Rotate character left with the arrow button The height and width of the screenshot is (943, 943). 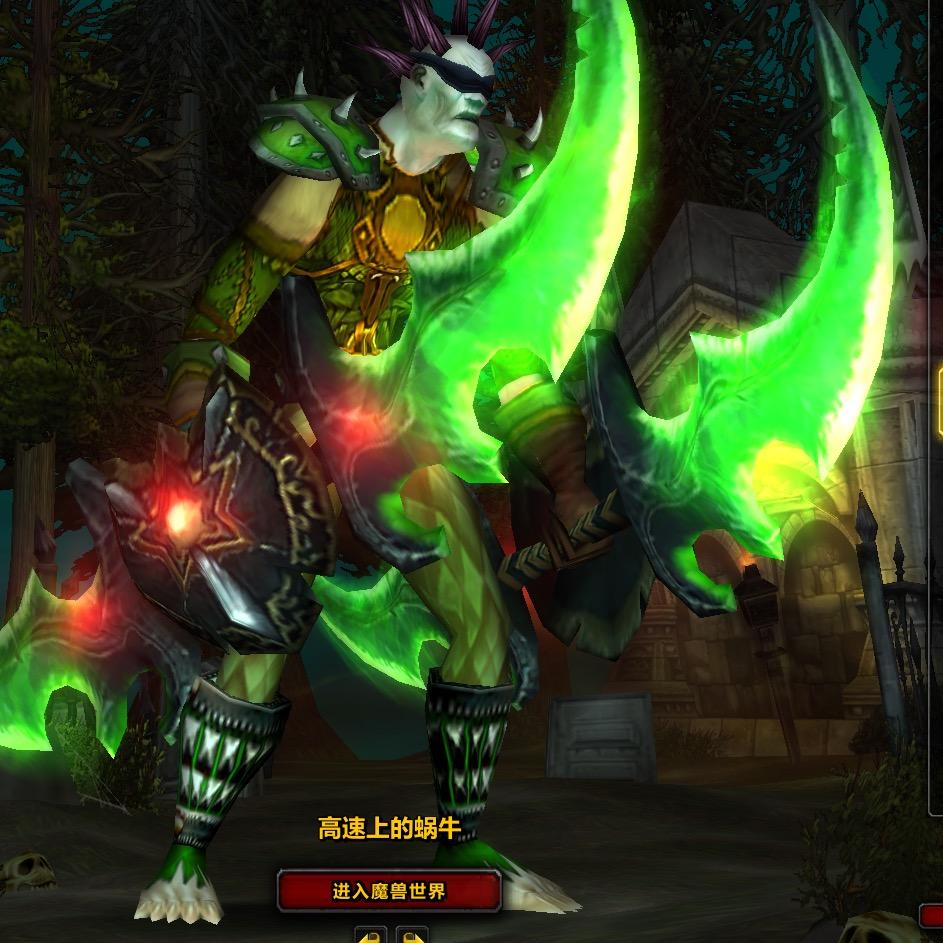(371, 936)
